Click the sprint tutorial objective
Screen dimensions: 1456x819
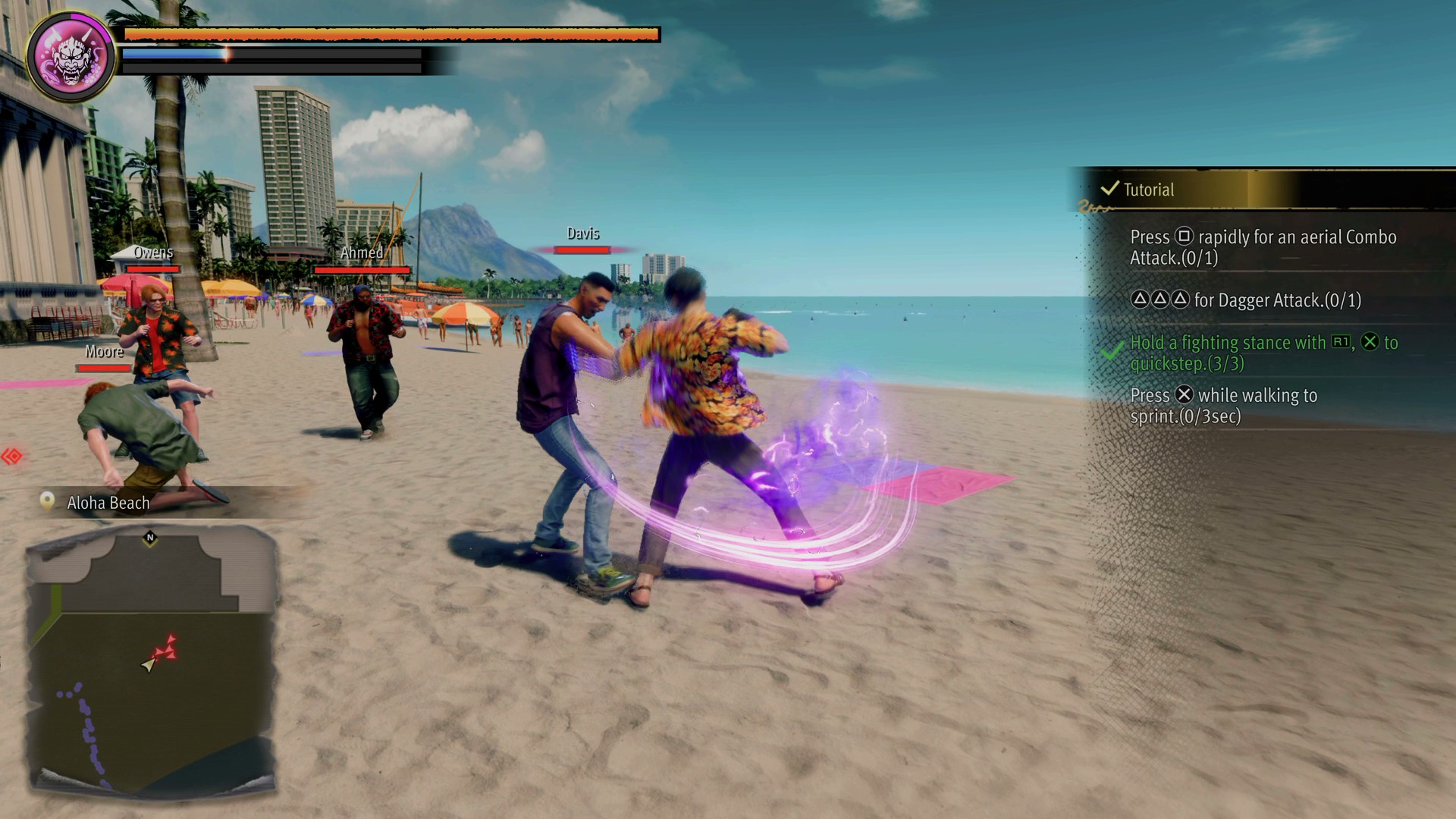1223,406
